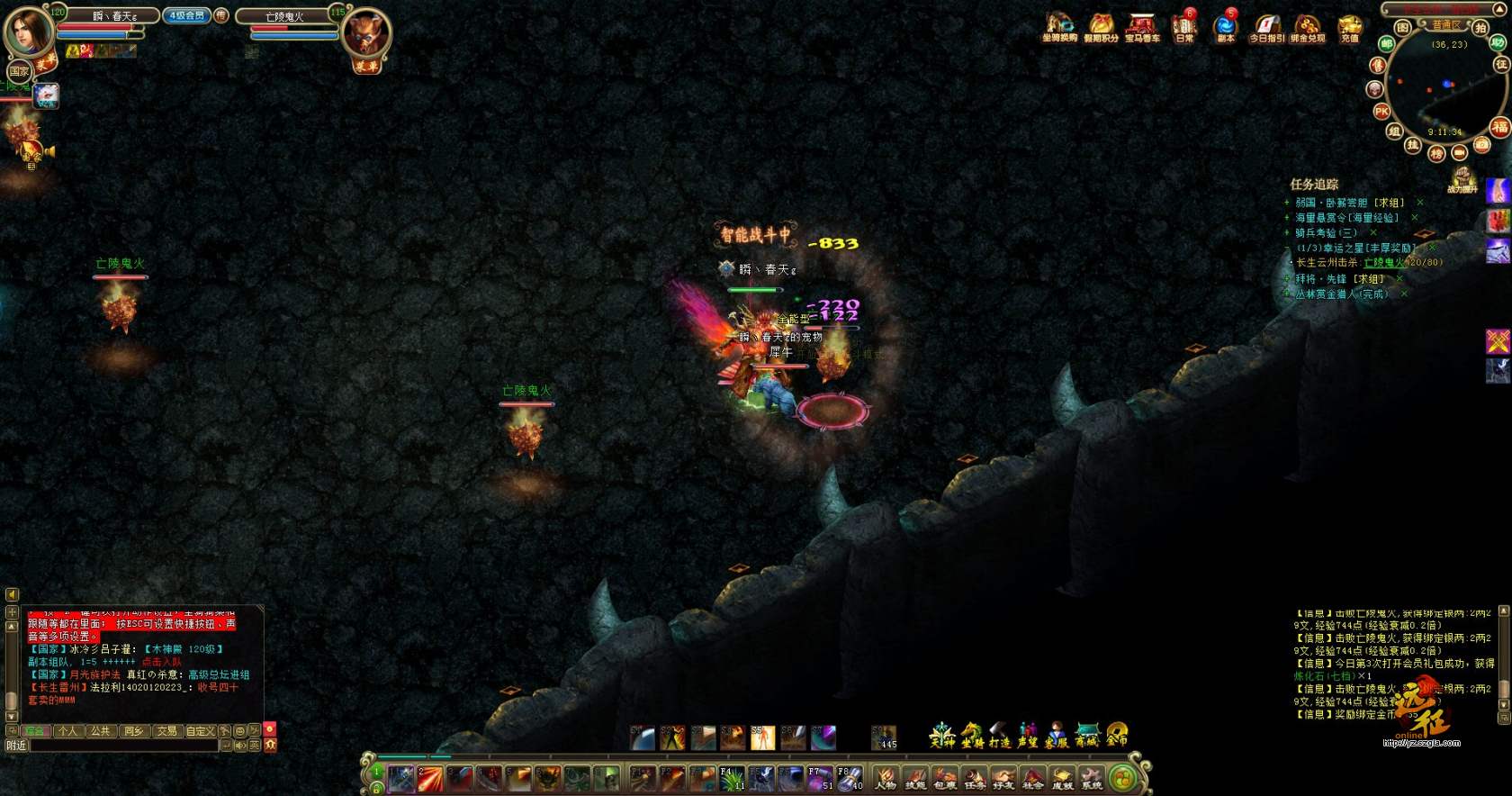
Task: Open the 商城 shop icon
Action: (1087, 736)
